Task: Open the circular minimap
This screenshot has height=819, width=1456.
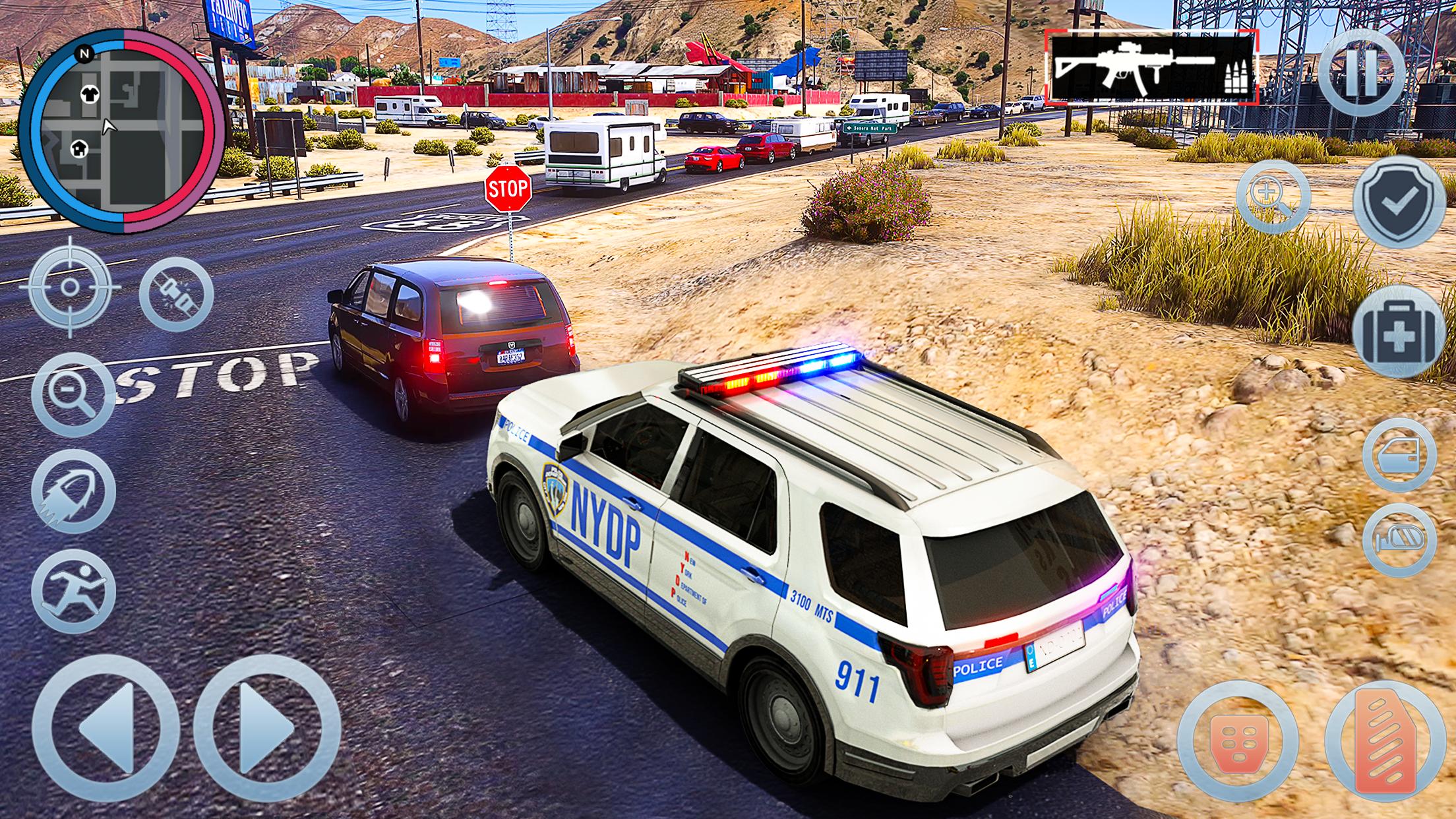Action: click(x=122, y=133)
